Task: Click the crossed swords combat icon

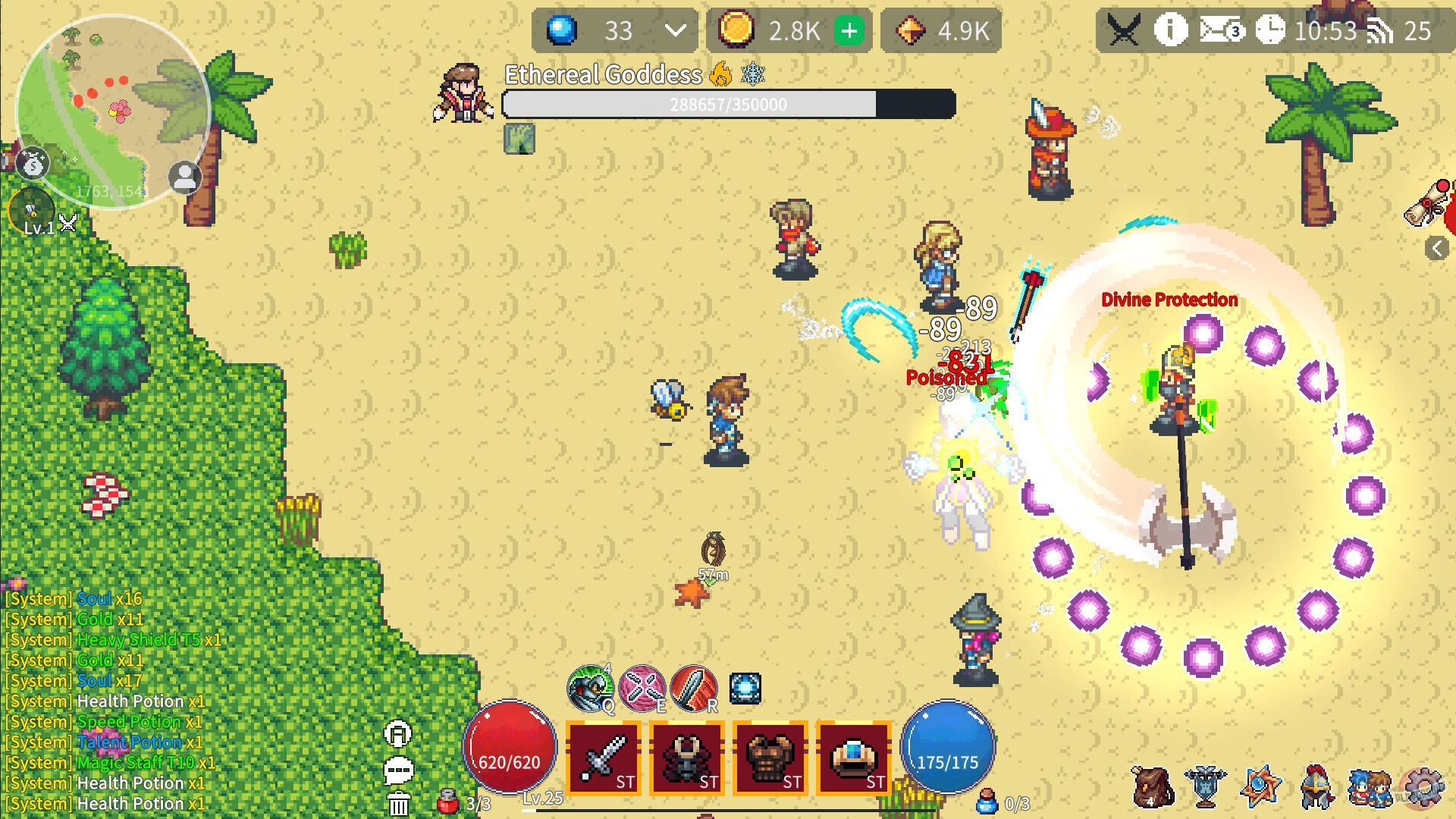Action: point(1125,30)
